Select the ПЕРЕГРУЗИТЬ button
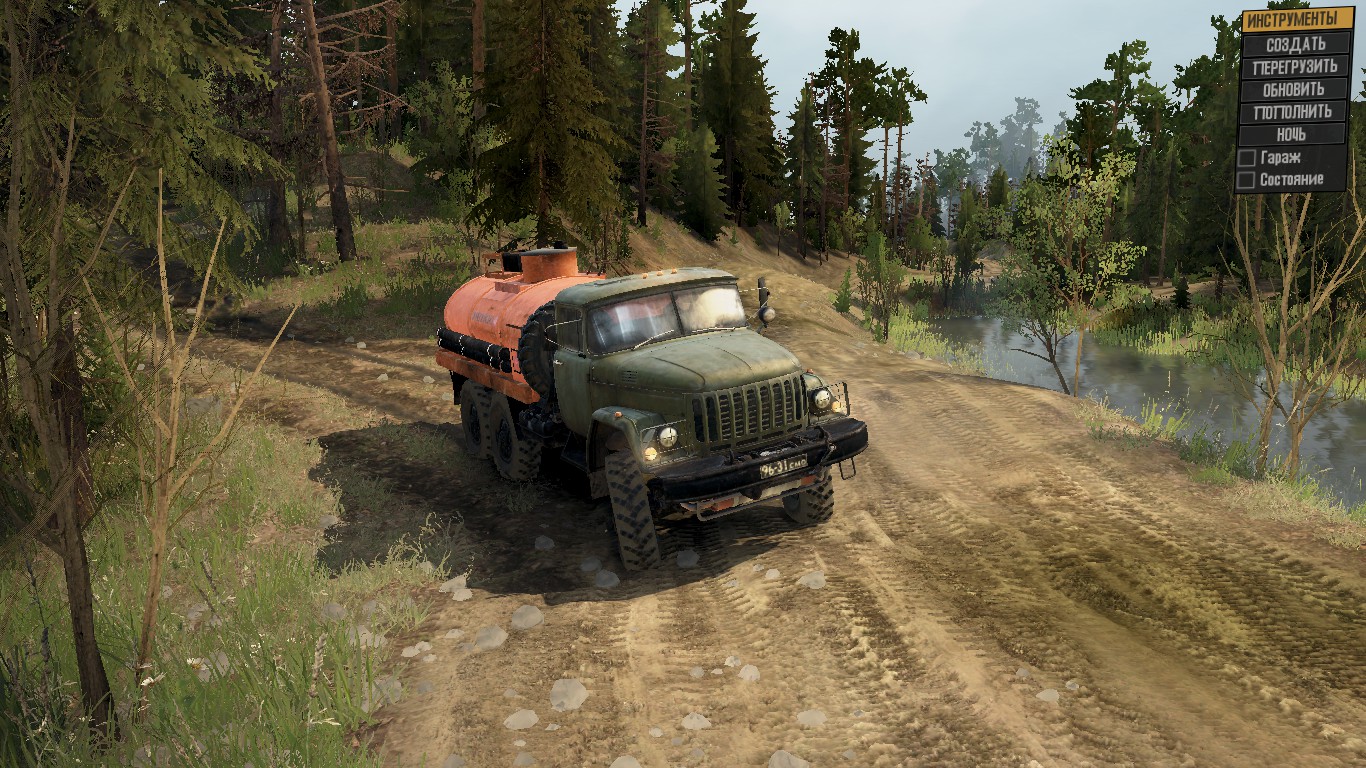 pyautogui.click(x=1295, y=67)
